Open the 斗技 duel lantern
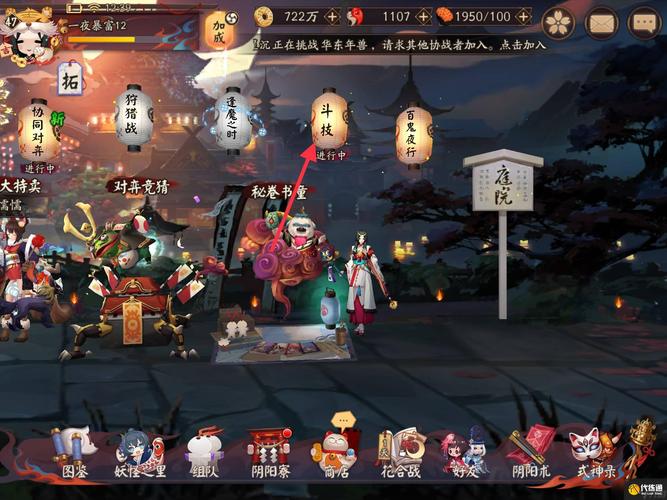The height and width of the screenshot is (500, 667). coord(329,123)
